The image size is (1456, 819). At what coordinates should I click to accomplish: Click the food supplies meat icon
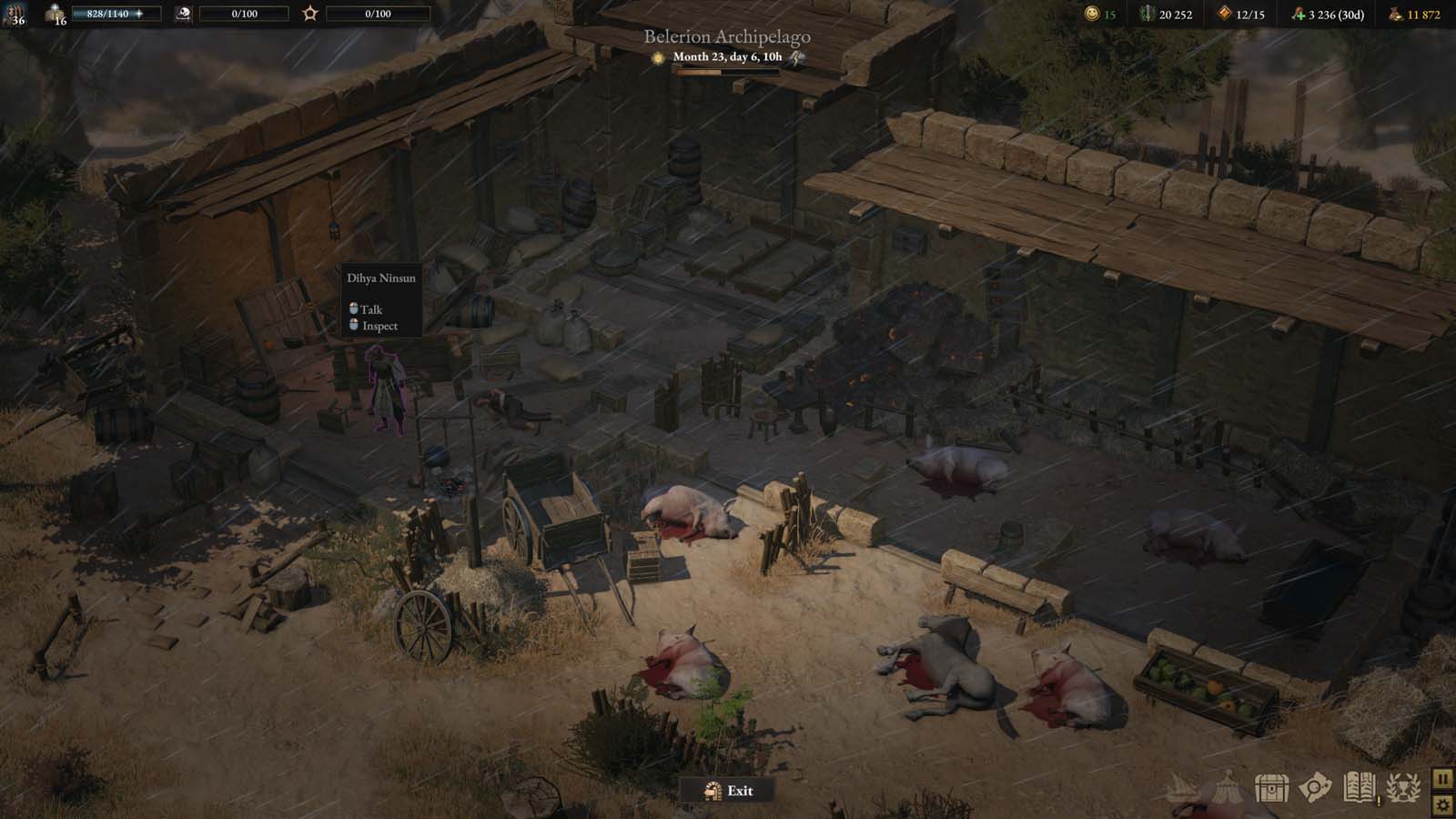[x=1297, y=14]
